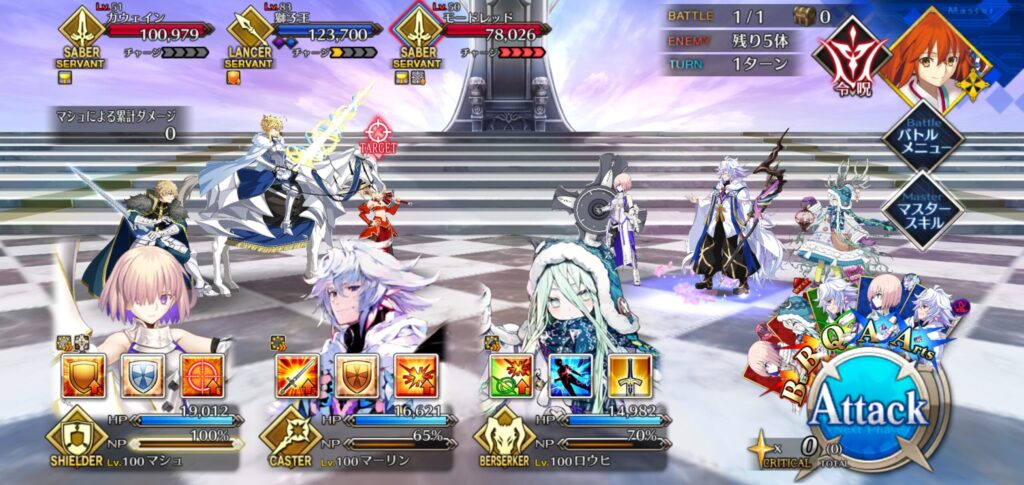Activate the Berserker's golden sword skill

click(628, 375)
